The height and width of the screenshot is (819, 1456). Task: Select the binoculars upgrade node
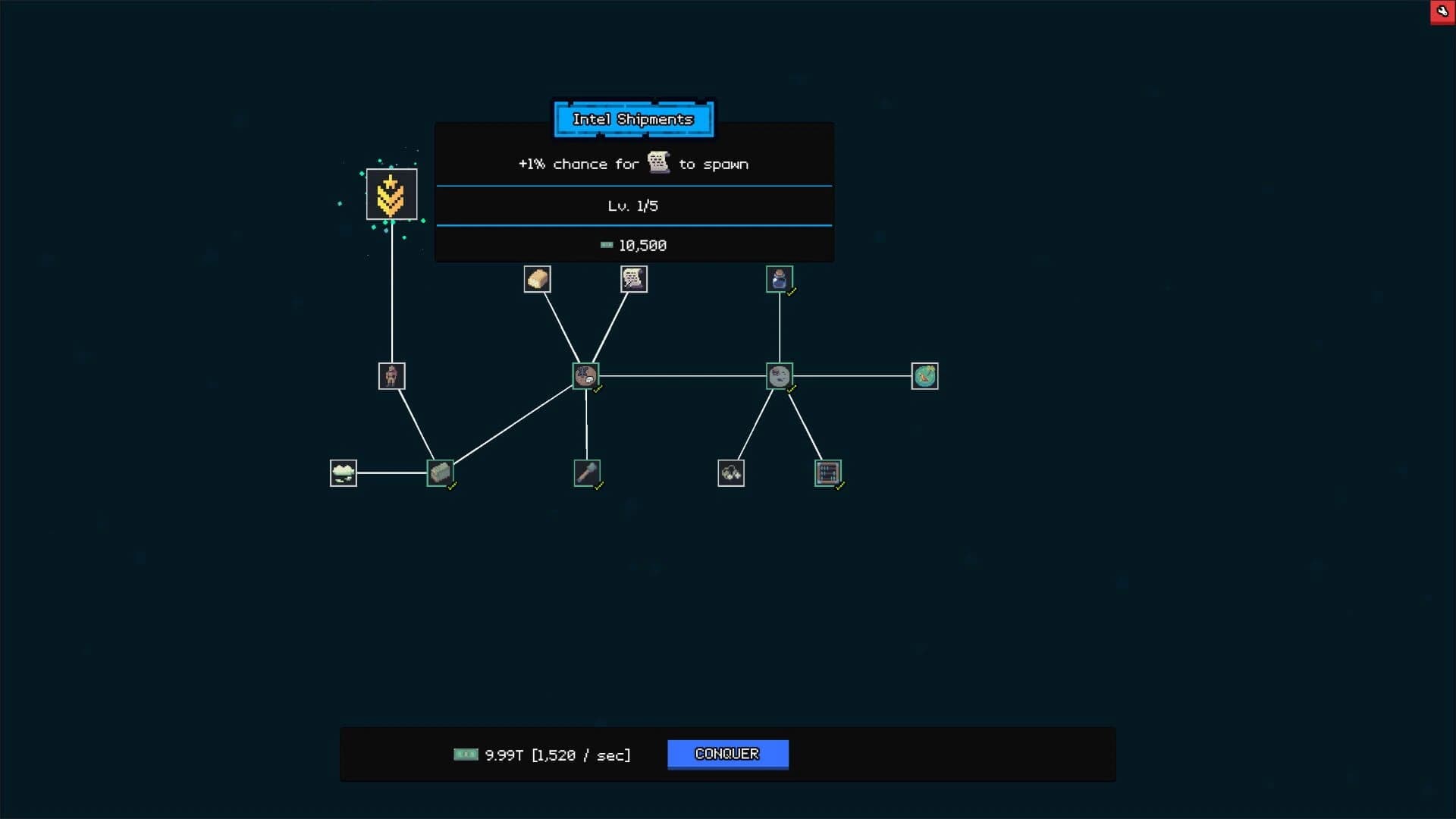coord(730,472)
